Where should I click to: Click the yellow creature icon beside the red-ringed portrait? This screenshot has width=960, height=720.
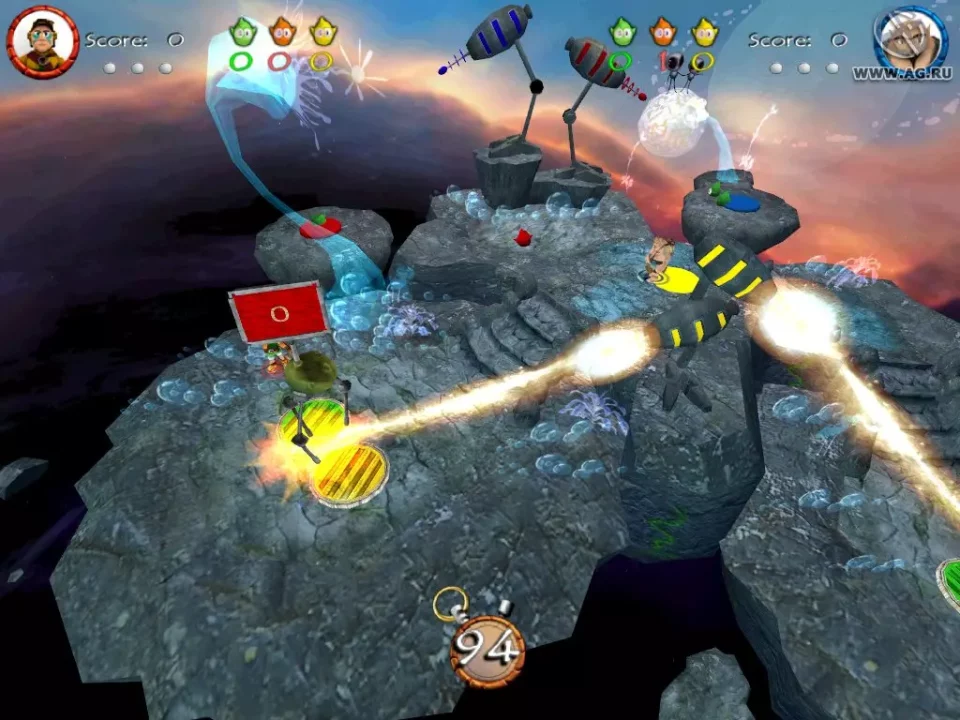(x=322, y=32)
